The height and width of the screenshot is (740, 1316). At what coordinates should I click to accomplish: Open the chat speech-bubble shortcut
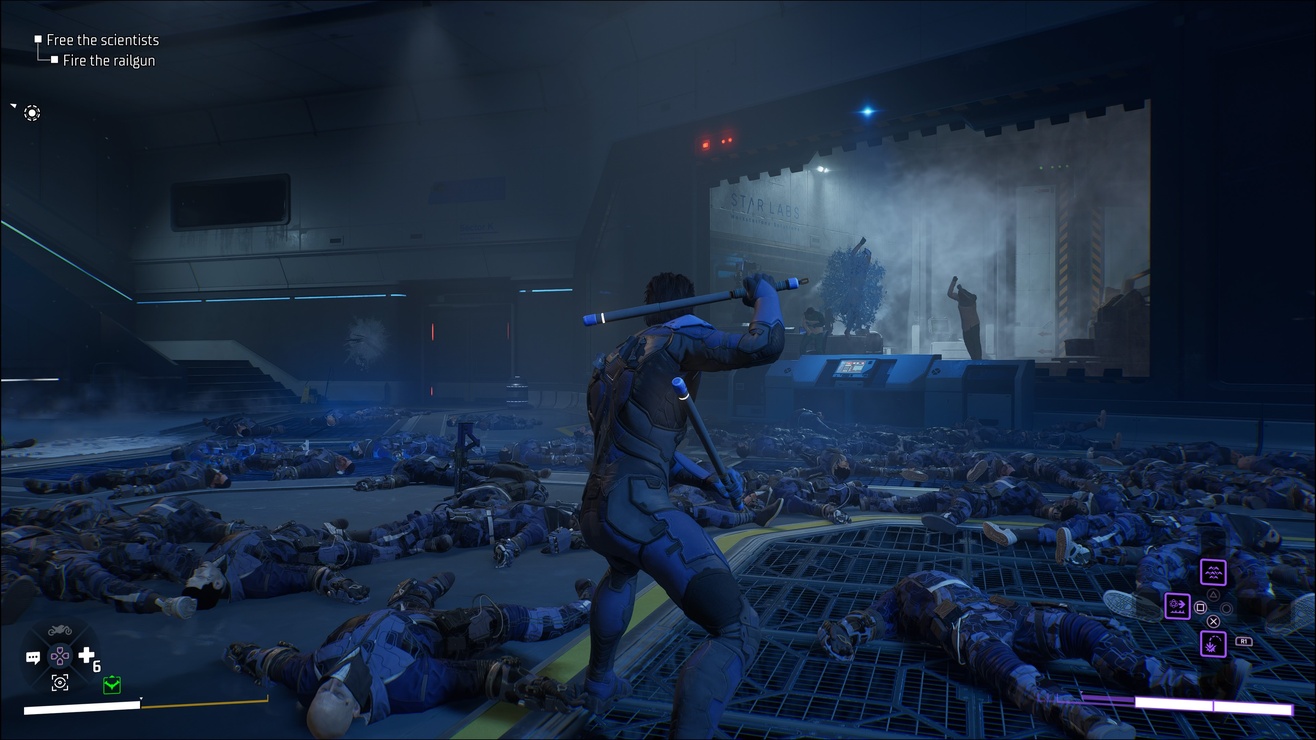click(x=33, y=658)
